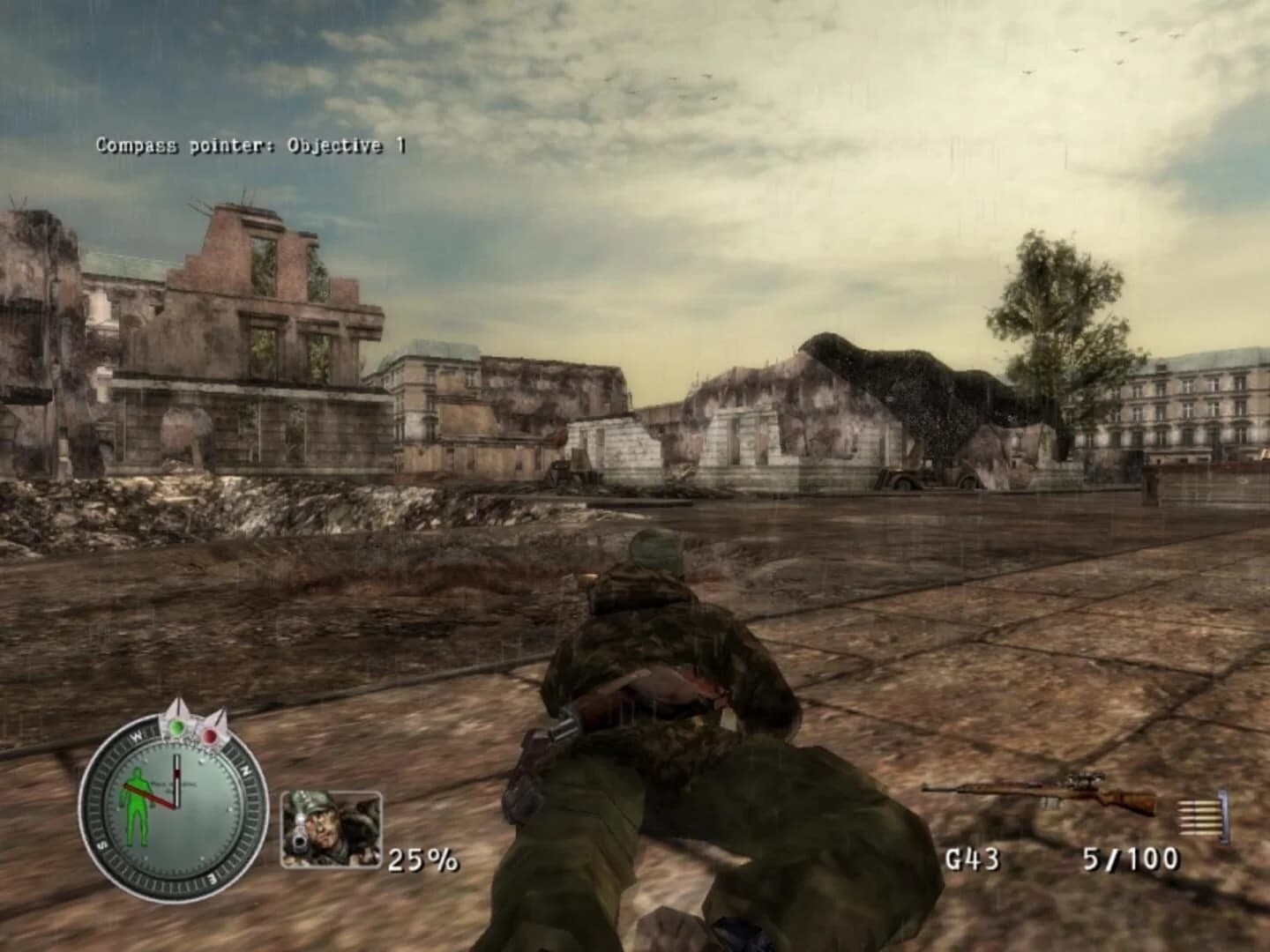Click the red heartbeat needle inside the compass
Viewport: 1270px width, 952px height.
click(152, 793)
